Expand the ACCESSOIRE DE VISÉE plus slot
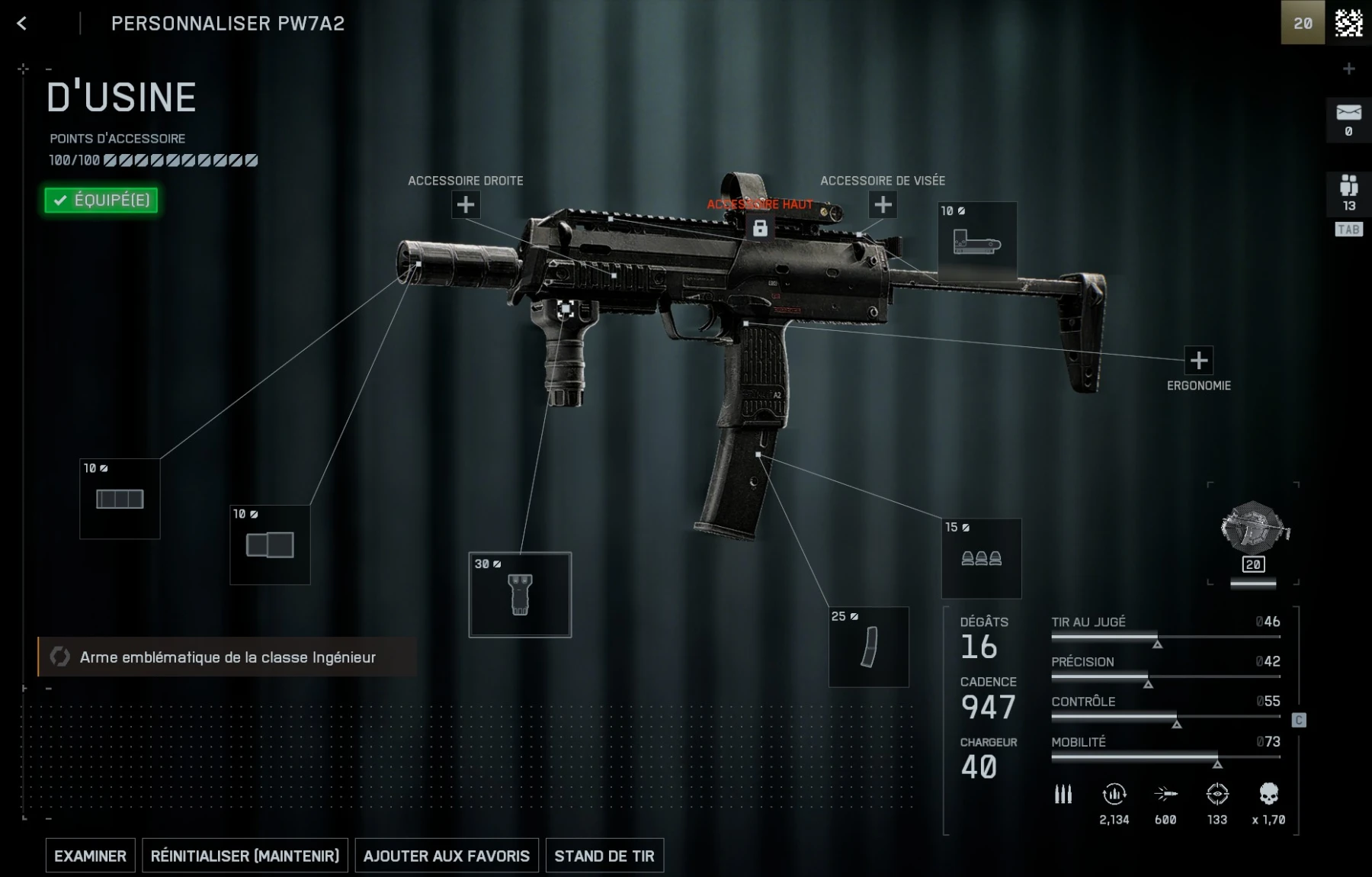This screenshot has height=877, width=1372. (x=882, y=204)
